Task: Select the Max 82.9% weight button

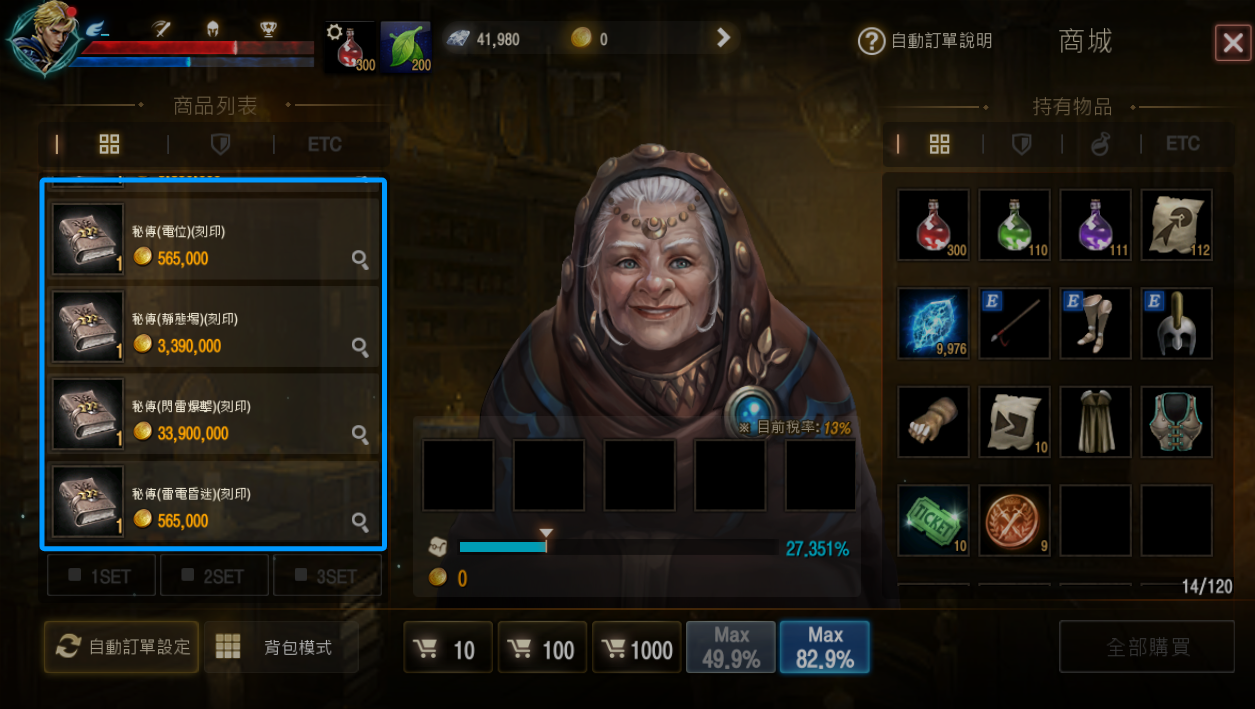Action: (824, 647)
